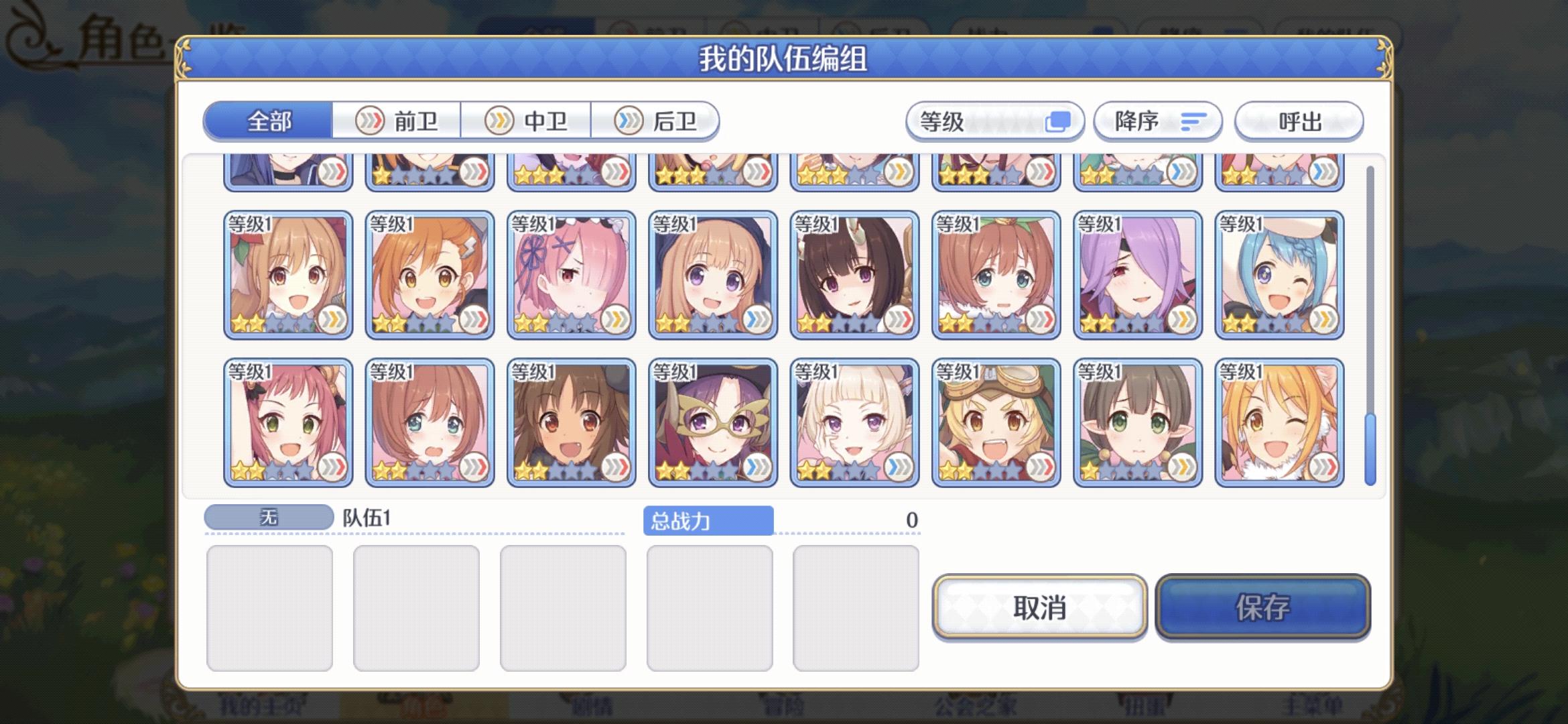1568x724 pixels.
Task: Open the 等级 sort criteria selector
Action: tap(994, 121)
